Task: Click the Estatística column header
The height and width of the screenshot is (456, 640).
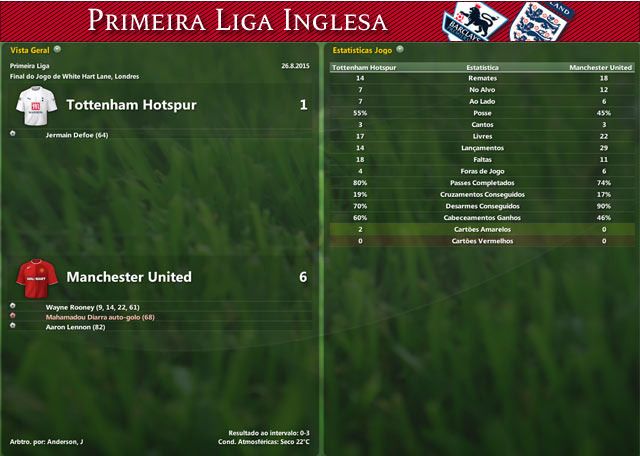Action: click(483, 67)
